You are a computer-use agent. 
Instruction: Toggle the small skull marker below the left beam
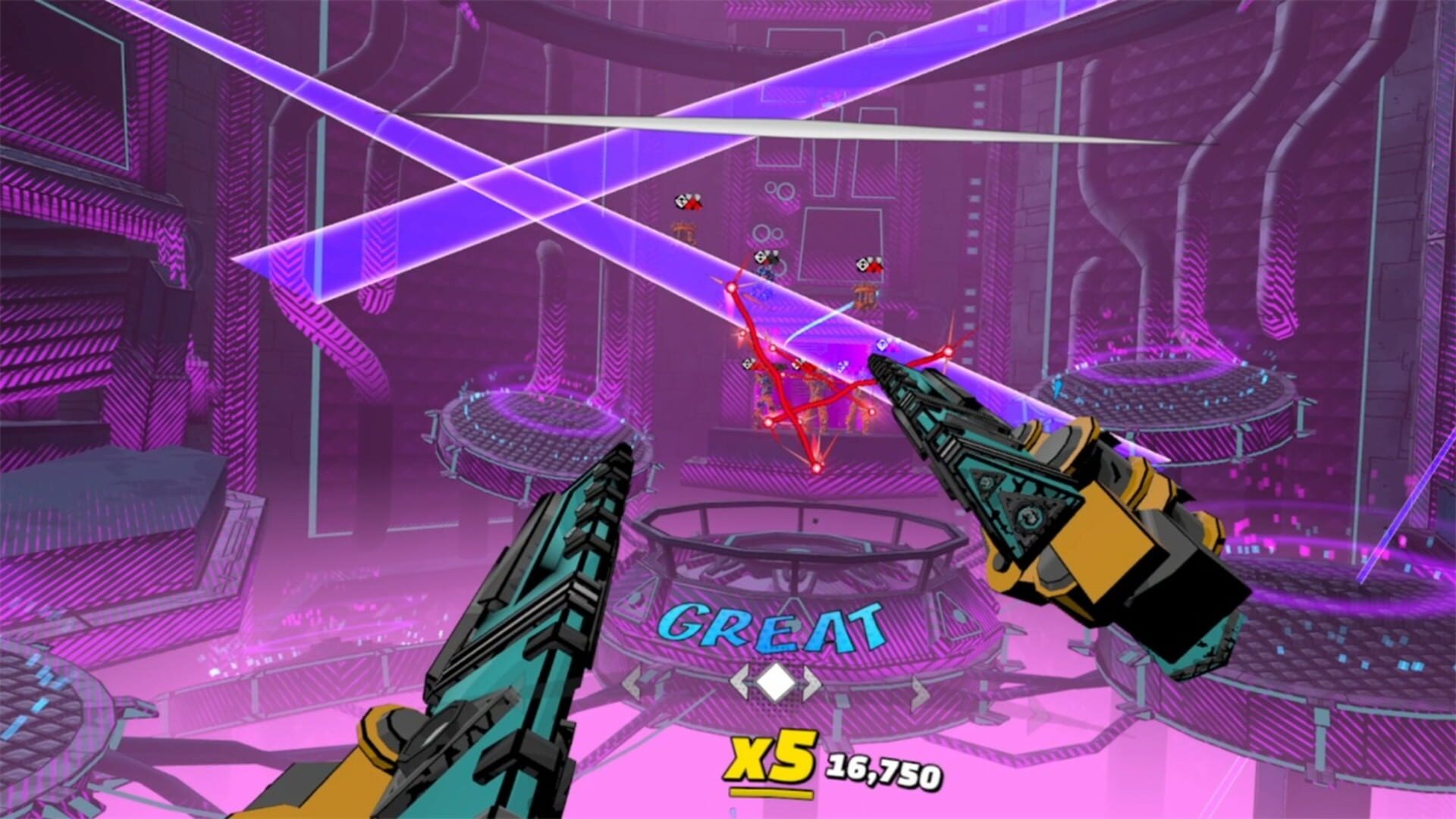point(748,363)
